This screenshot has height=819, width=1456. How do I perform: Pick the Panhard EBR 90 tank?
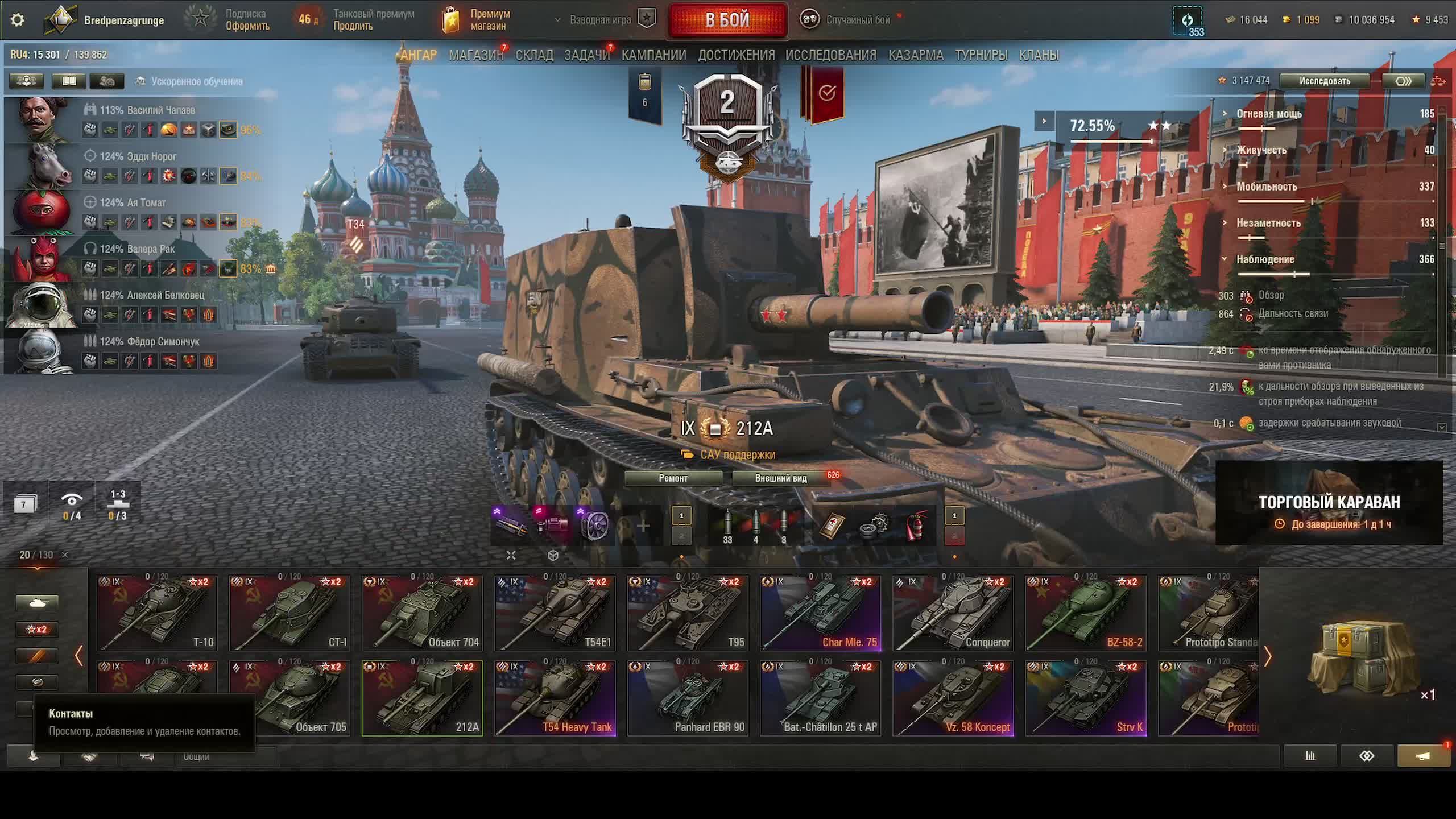click(x=688, y=698)
